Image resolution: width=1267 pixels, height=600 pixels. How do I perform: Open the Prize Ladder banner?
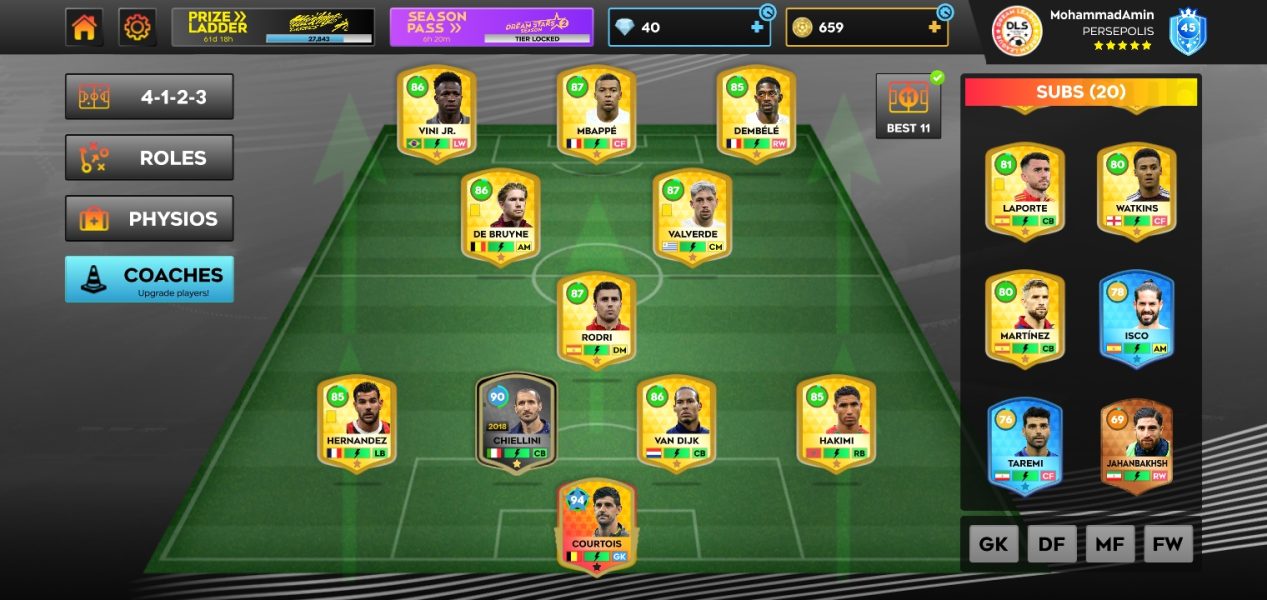273,27
